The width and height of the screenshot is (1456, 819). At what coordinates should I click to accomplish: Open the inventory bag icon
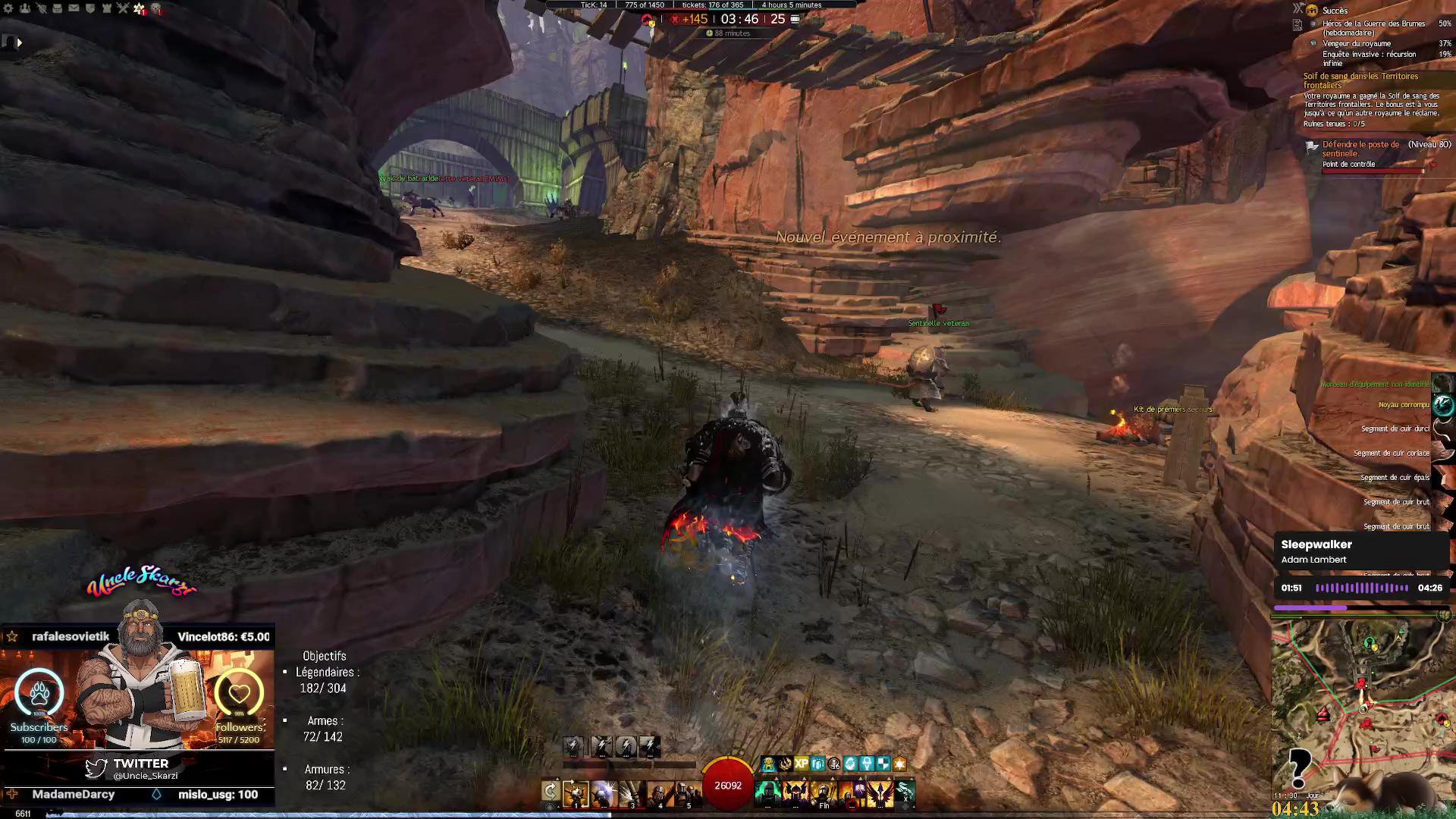(57, 8)
